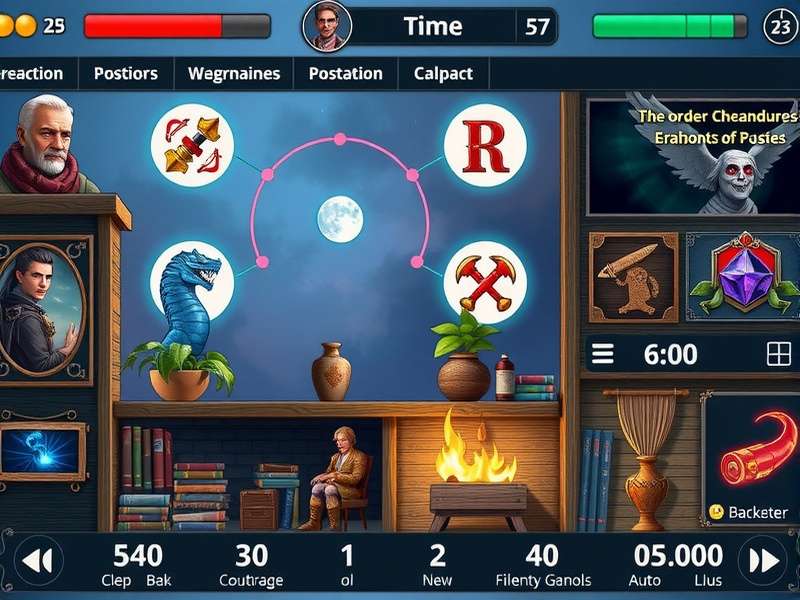Choose the red horn Backeter item
This screenshot has height=600, width=800.
tap(754, 458)
